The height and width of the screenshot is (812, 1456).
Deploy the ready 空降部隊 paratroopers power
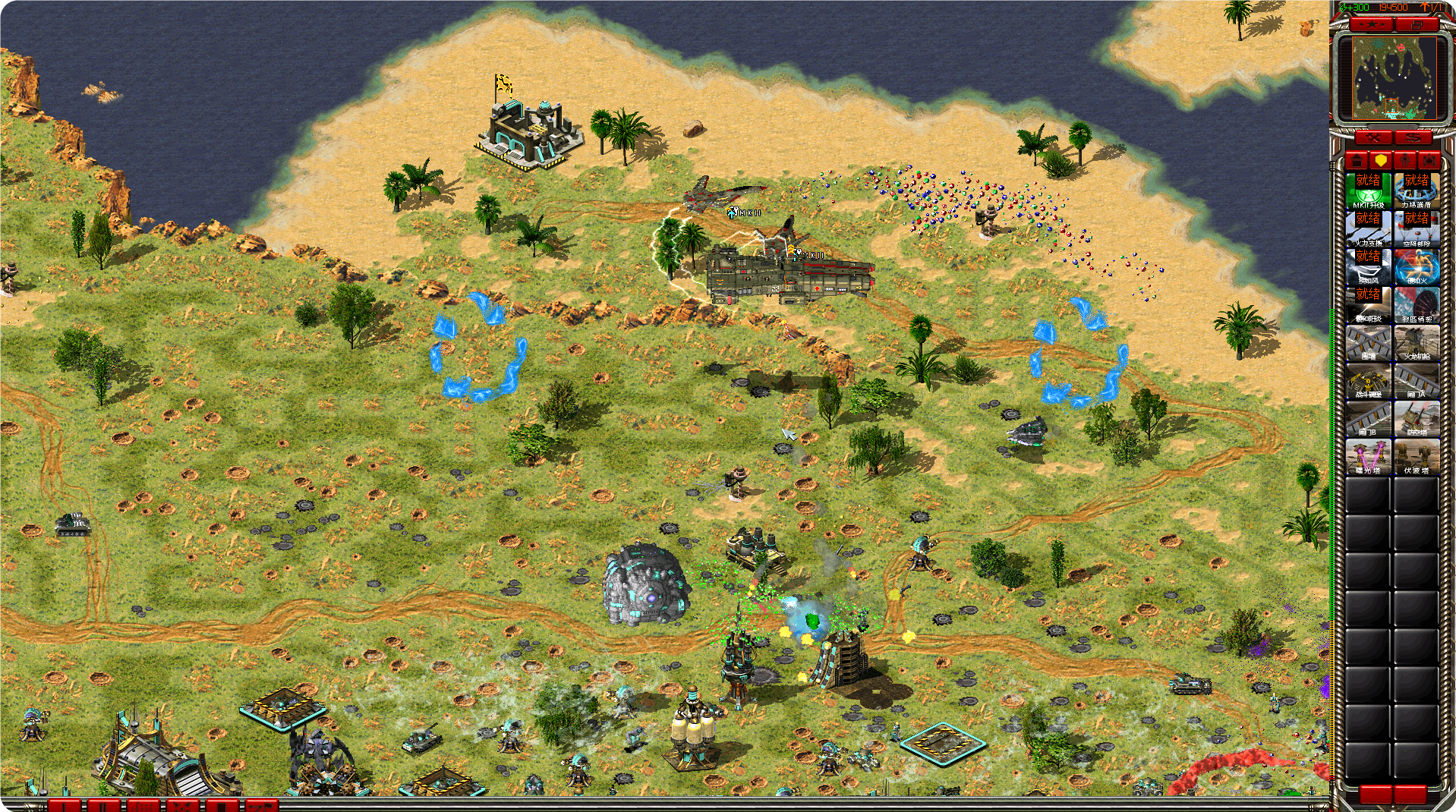[x=1416, y=228]
